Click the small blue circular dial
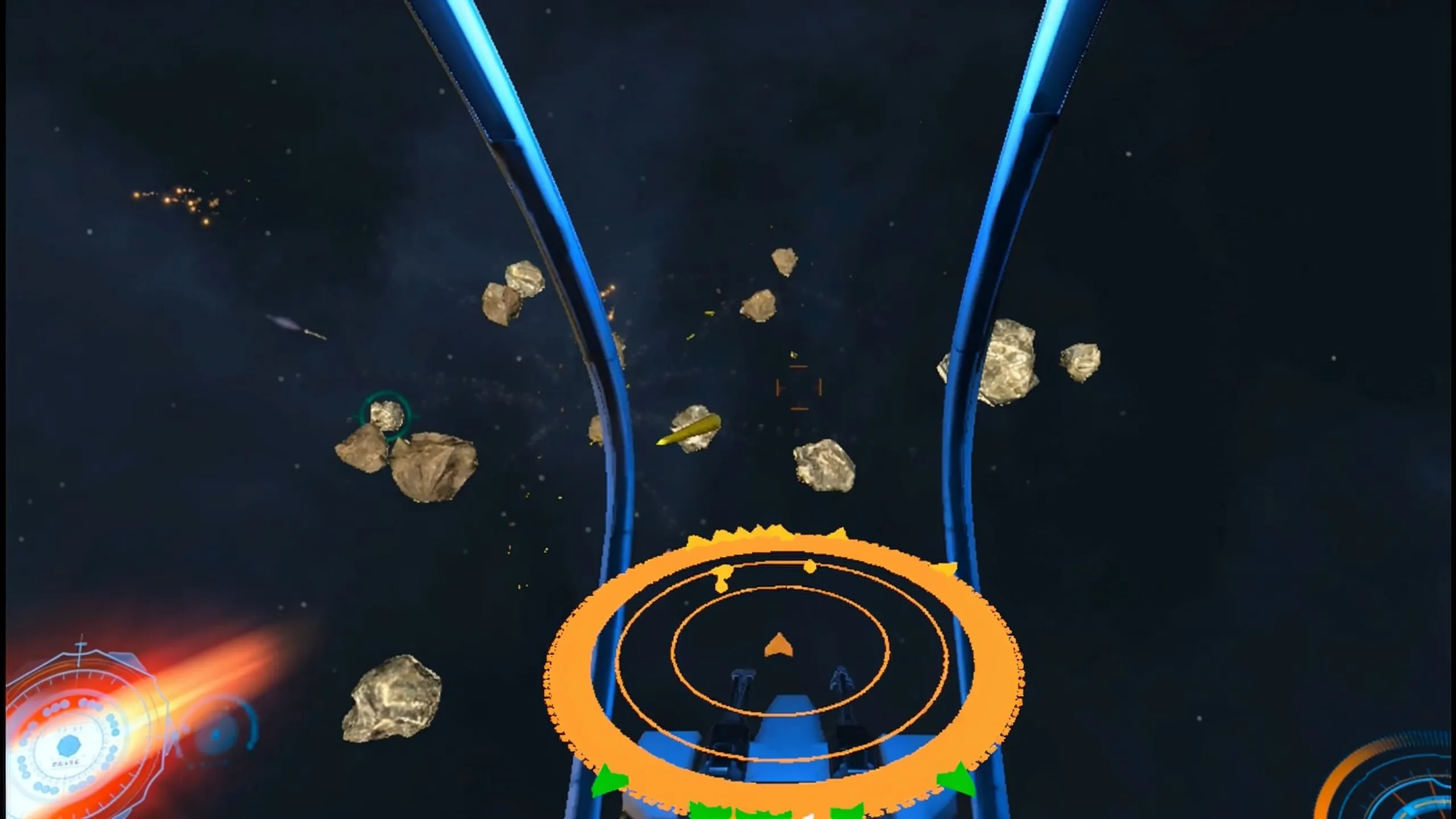Image resolution: width=1456 pixels, height=819 pixels. point(217,735)
